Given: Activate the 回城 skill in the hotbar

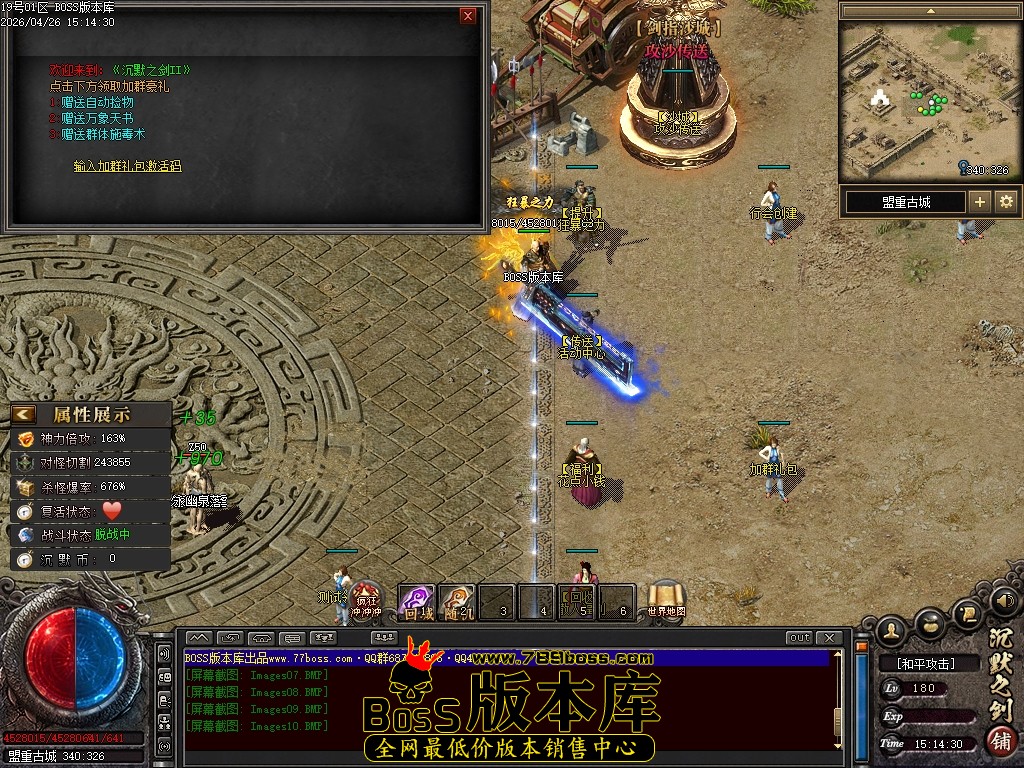Looking at the screenshot, I should click(417, 602).
